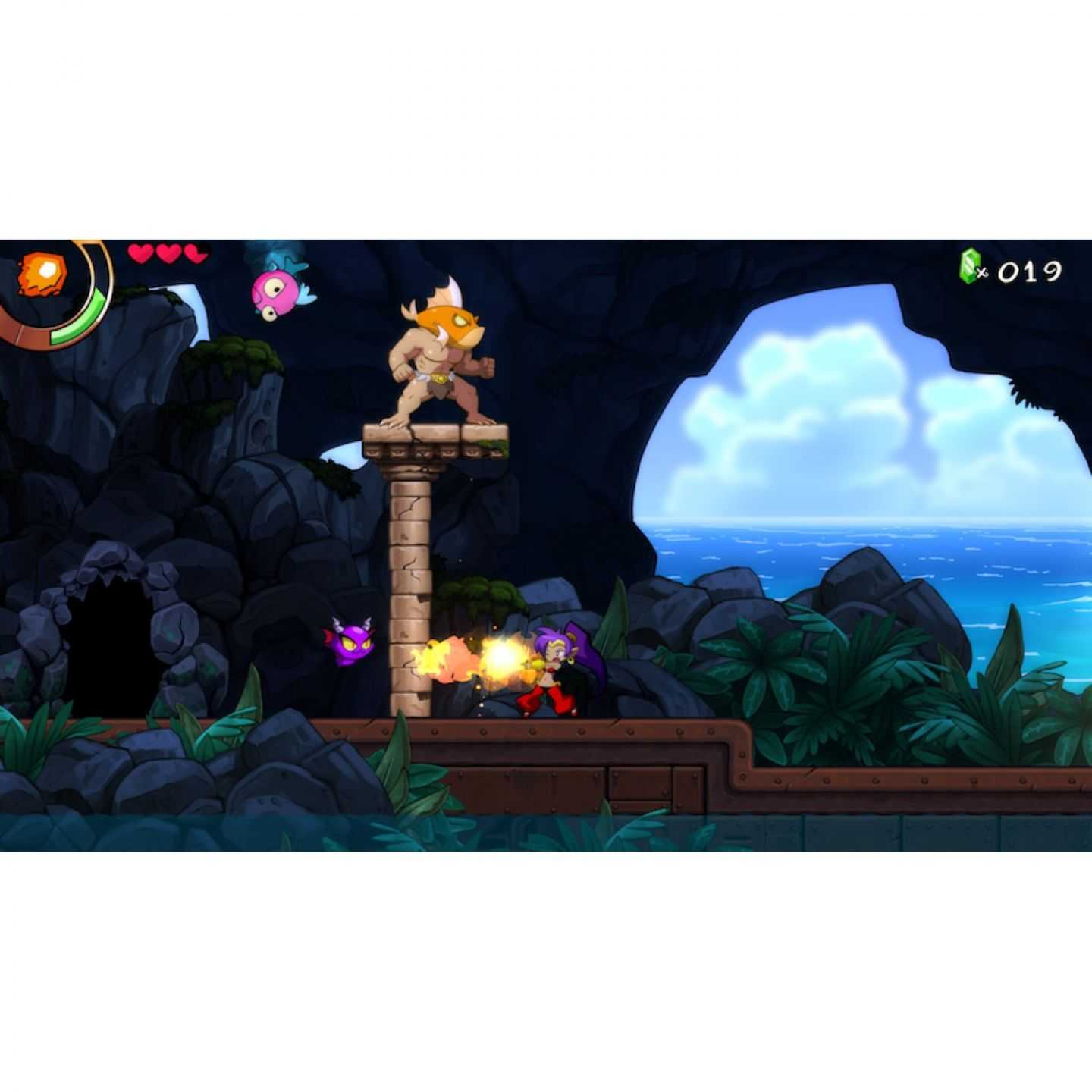Select the purple winged imp enemy
The height and width of the screenshot is (1092, 1092).
(x=350, y=648)
